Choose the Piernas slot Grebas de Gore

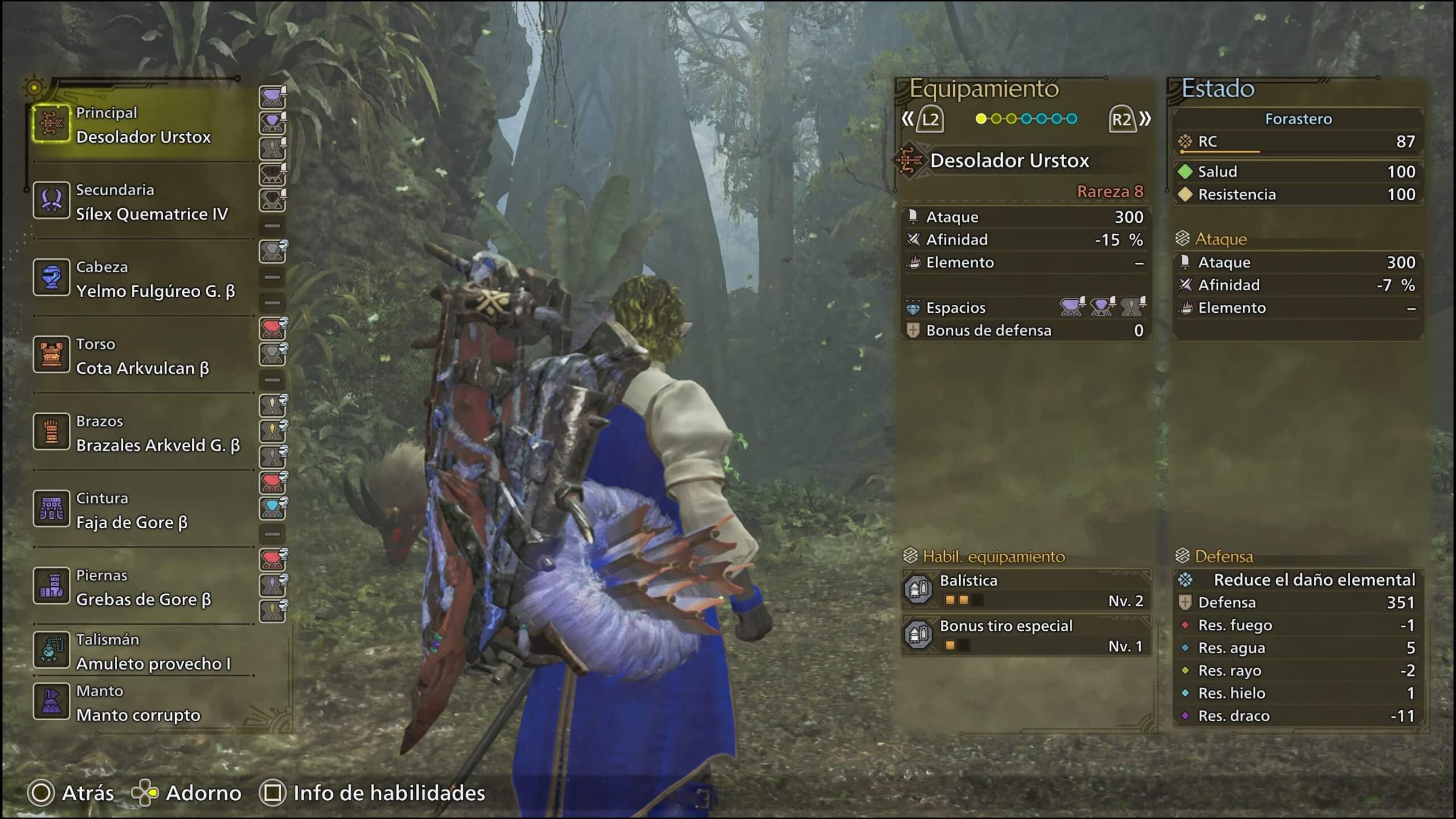click(x=142, y=588)
